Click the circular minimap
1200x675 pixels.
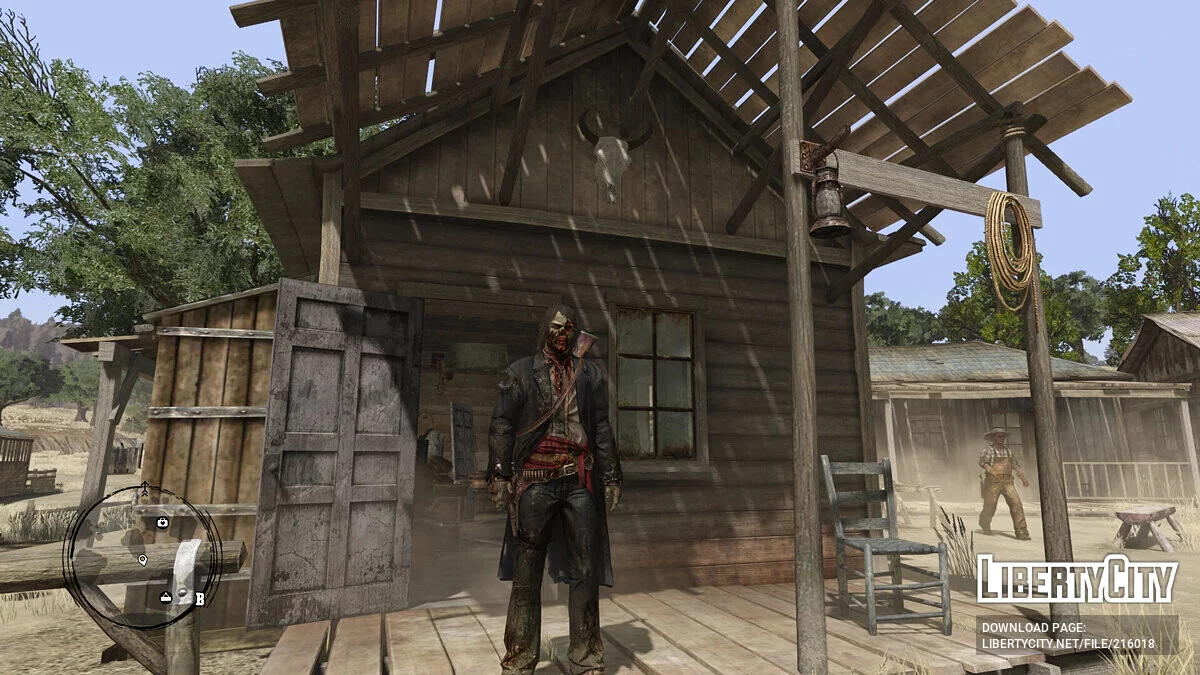coord(142,557)
